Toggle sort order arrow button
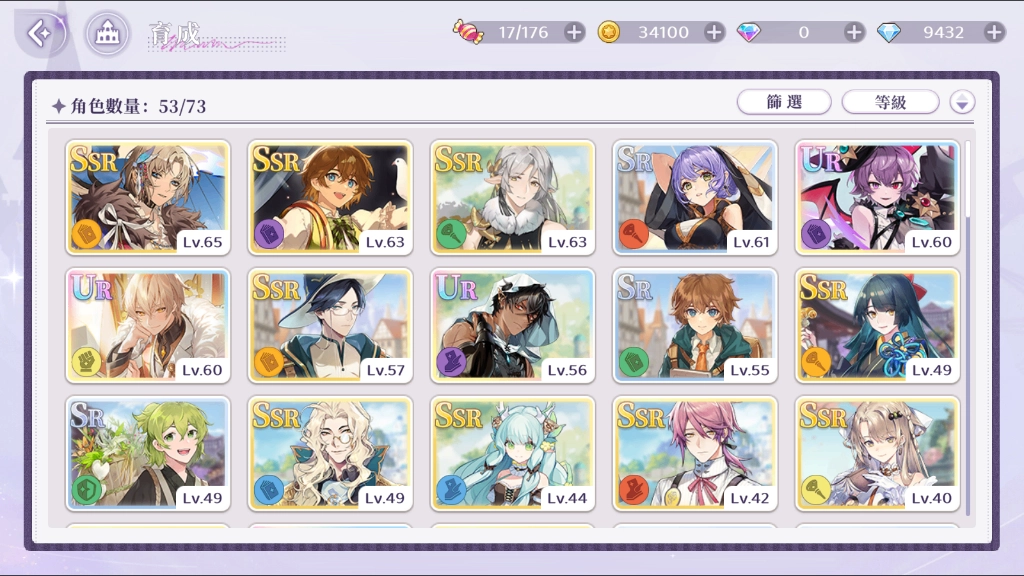The width and height of the screenshot is (1024, 576). pyautogui.click(x=962, y=102)
